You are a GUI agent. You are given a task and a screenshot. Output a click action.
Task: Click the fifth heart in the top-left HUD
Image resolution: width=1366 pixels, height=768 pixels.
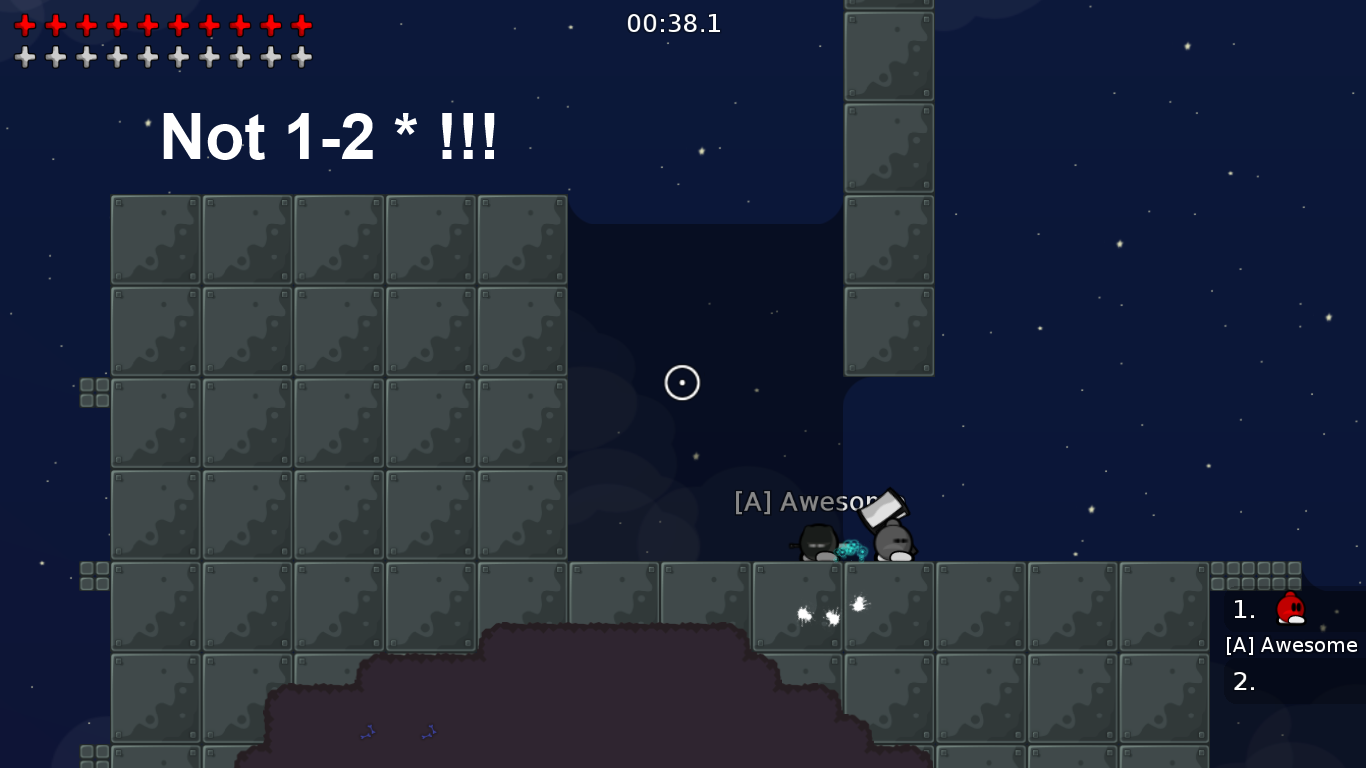[148, 25]
